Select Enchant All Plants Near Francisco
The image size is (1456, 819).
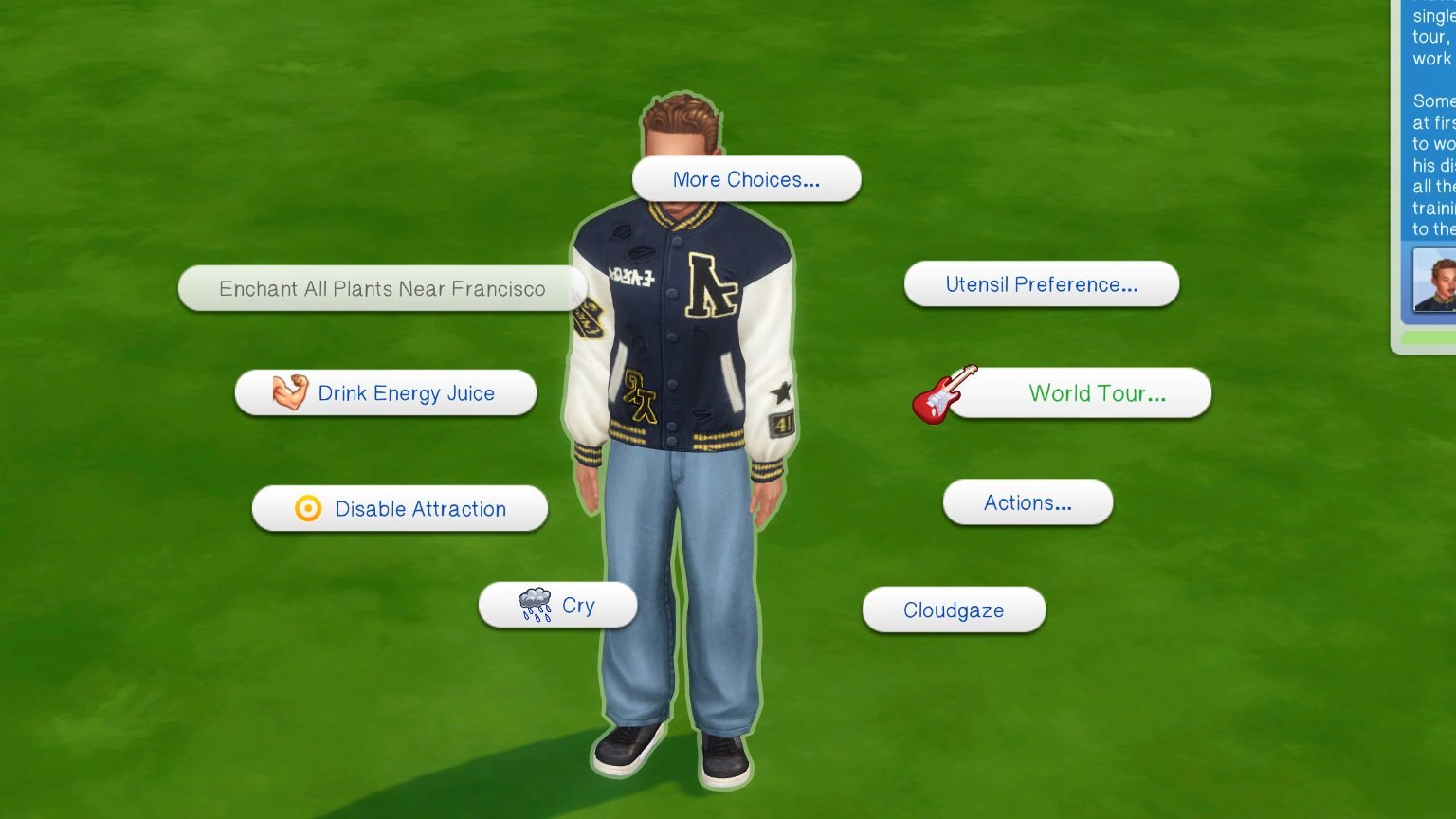point(383,288)
